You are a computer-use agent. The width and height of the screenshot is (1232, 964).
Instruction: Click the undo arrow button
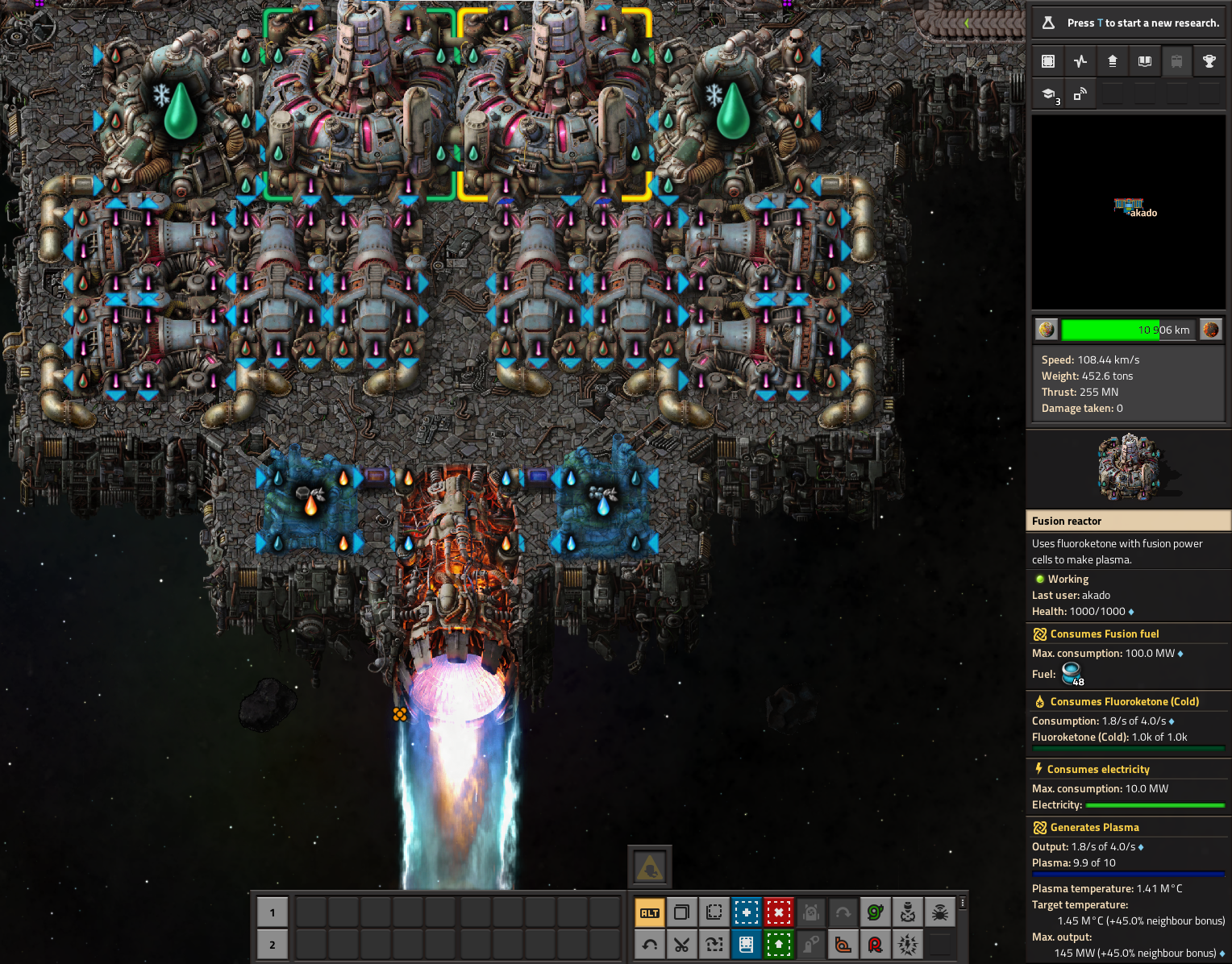650,944
